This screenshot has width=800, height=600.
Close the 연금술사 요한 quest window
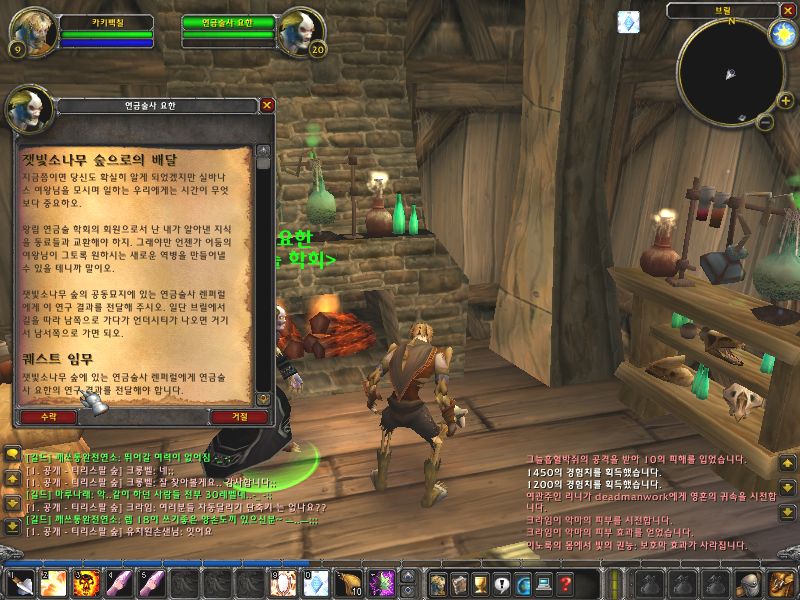pos(267,104)
